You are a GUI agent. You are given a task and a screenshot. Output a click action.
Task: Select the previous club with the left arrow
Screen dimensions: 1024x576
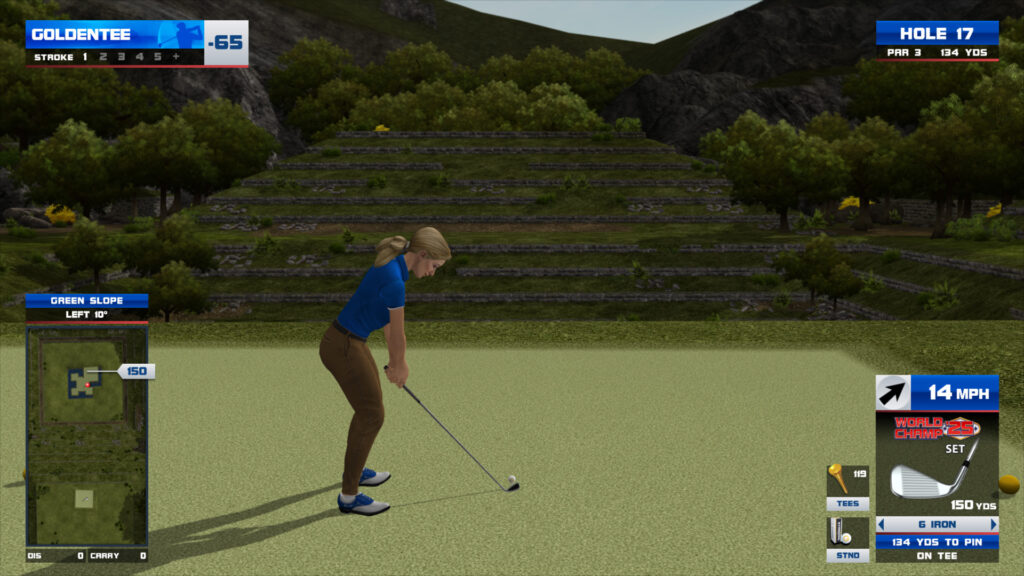tap(881, 524)
